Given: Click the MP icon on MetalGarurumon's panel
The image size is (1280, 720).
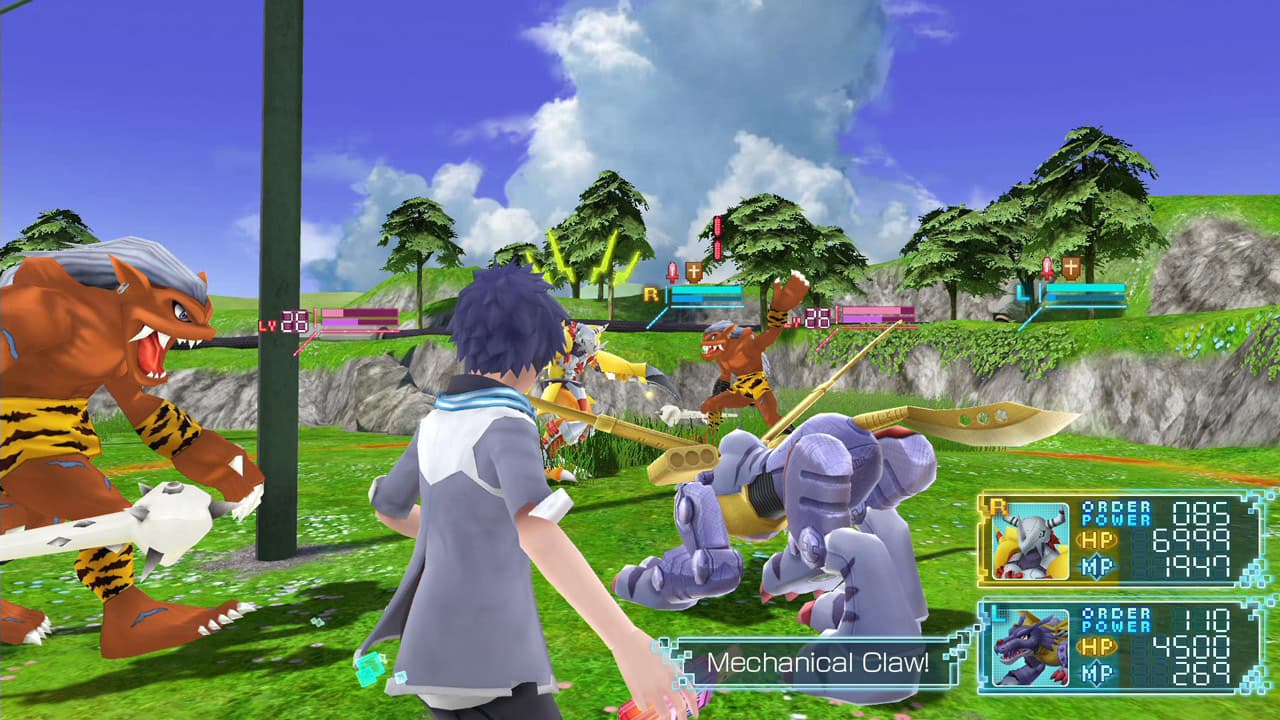Looking at the screenshot, I should click(x=1095, y=671).
